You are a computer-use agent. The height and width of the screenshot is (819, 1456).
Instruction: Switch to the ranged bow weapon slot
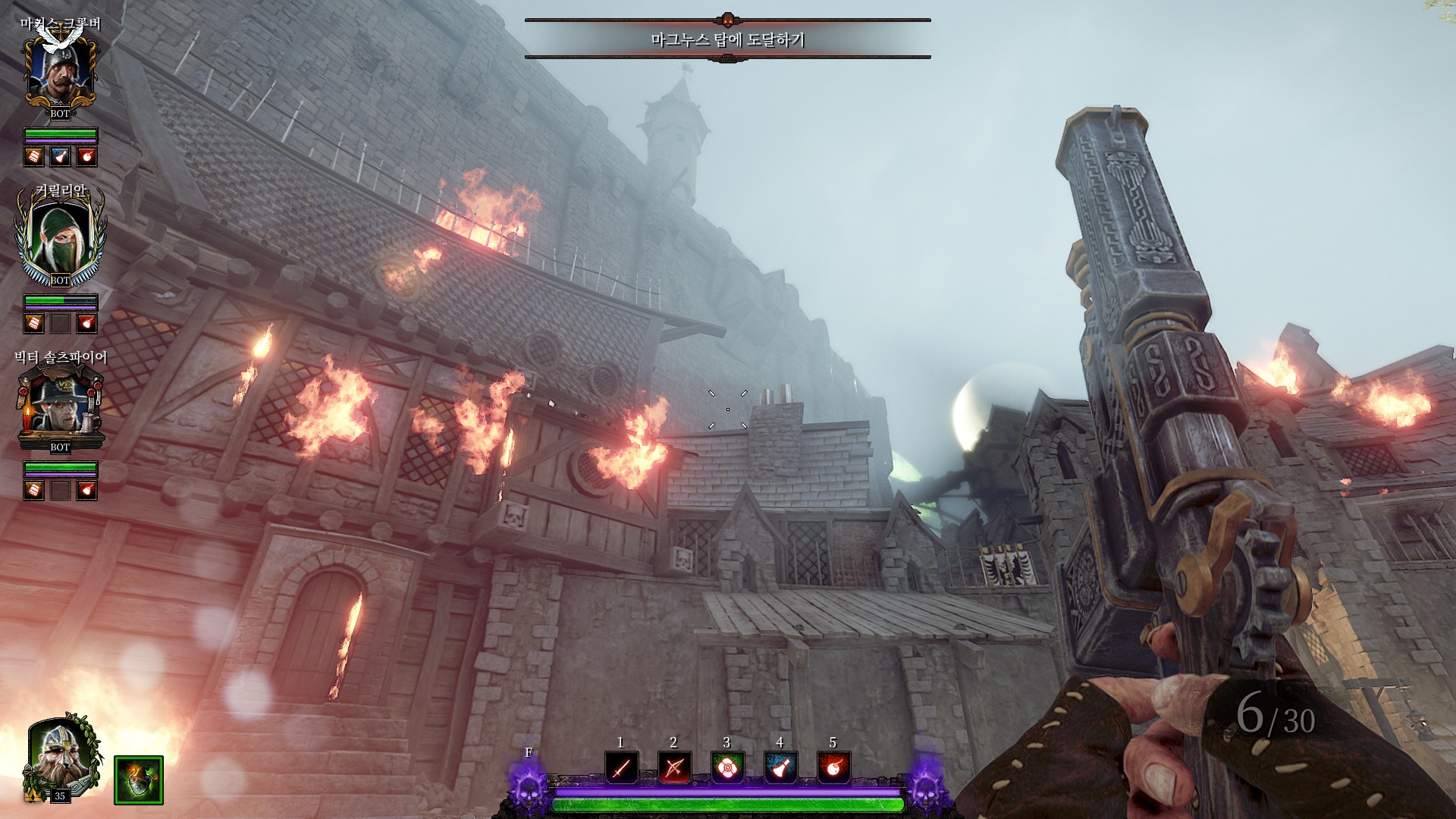tap(674, 768)
